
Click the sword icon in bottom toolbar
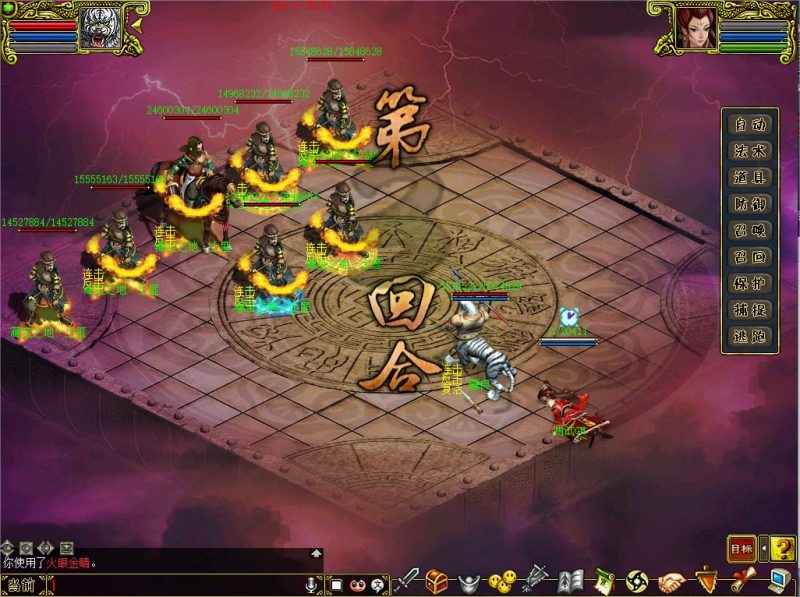pos(407,580)
